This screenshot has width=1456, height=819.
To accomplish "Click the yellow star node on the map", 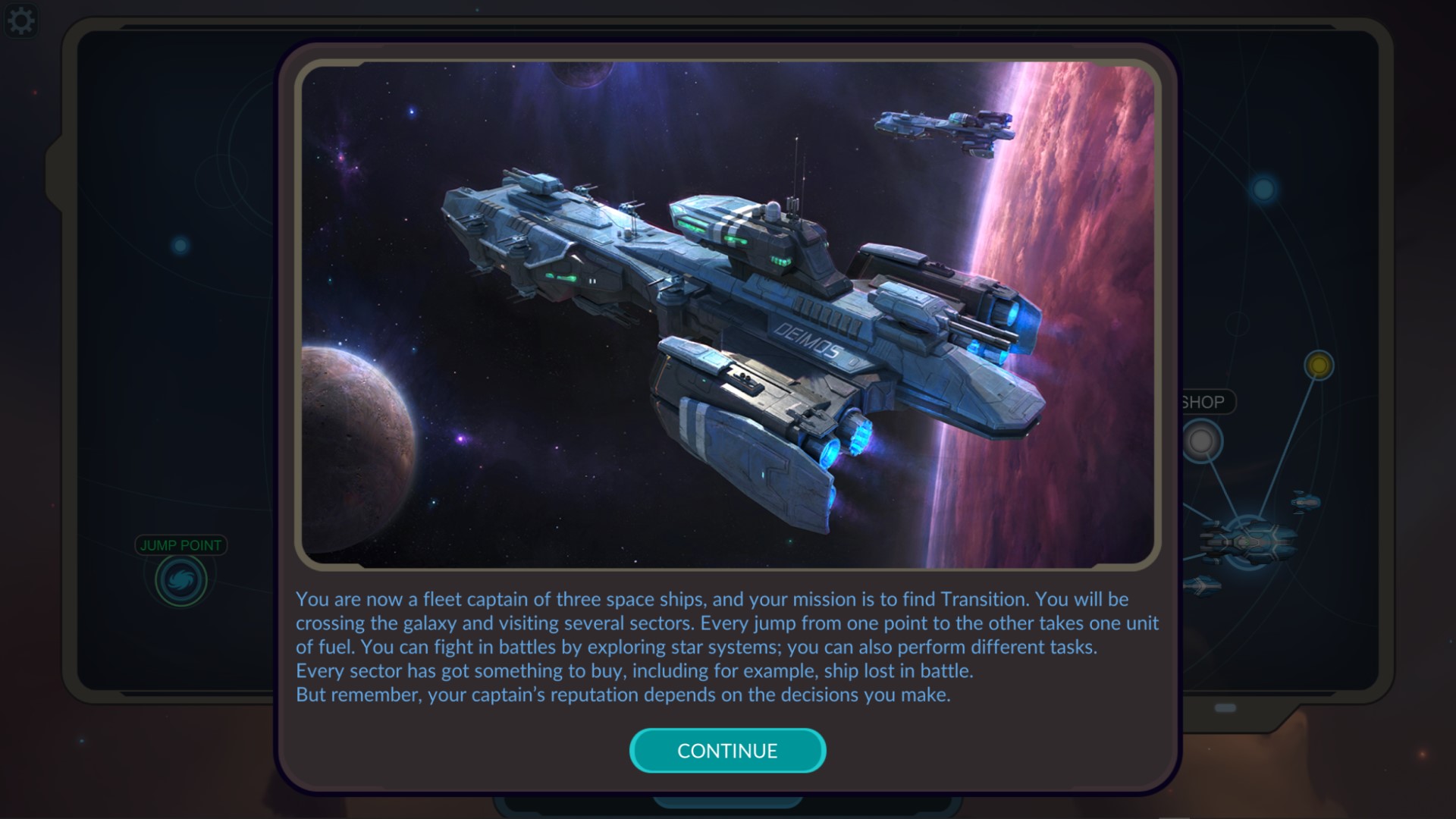I will [1319, 365].
